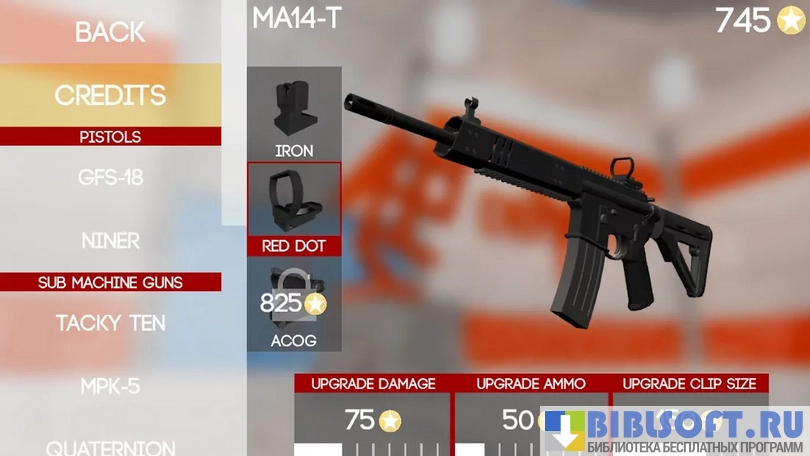Select the Quaternion weapon entry

(110, 447)
